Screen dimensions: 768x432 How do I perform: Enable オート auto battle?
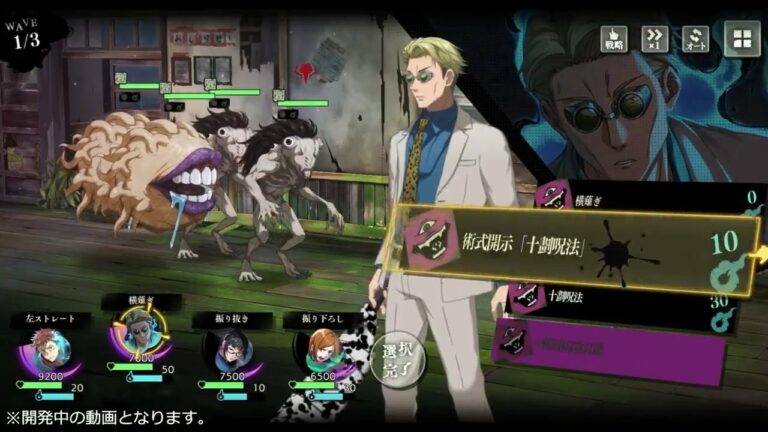695,39
